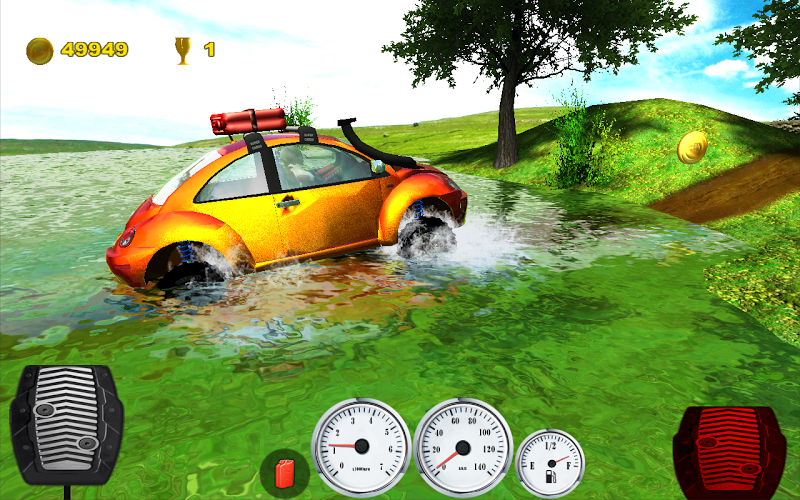Step on the red gas pedal
Image resolution: width=800 pixels, height=500 pixels.
click(x=728, y=447)
